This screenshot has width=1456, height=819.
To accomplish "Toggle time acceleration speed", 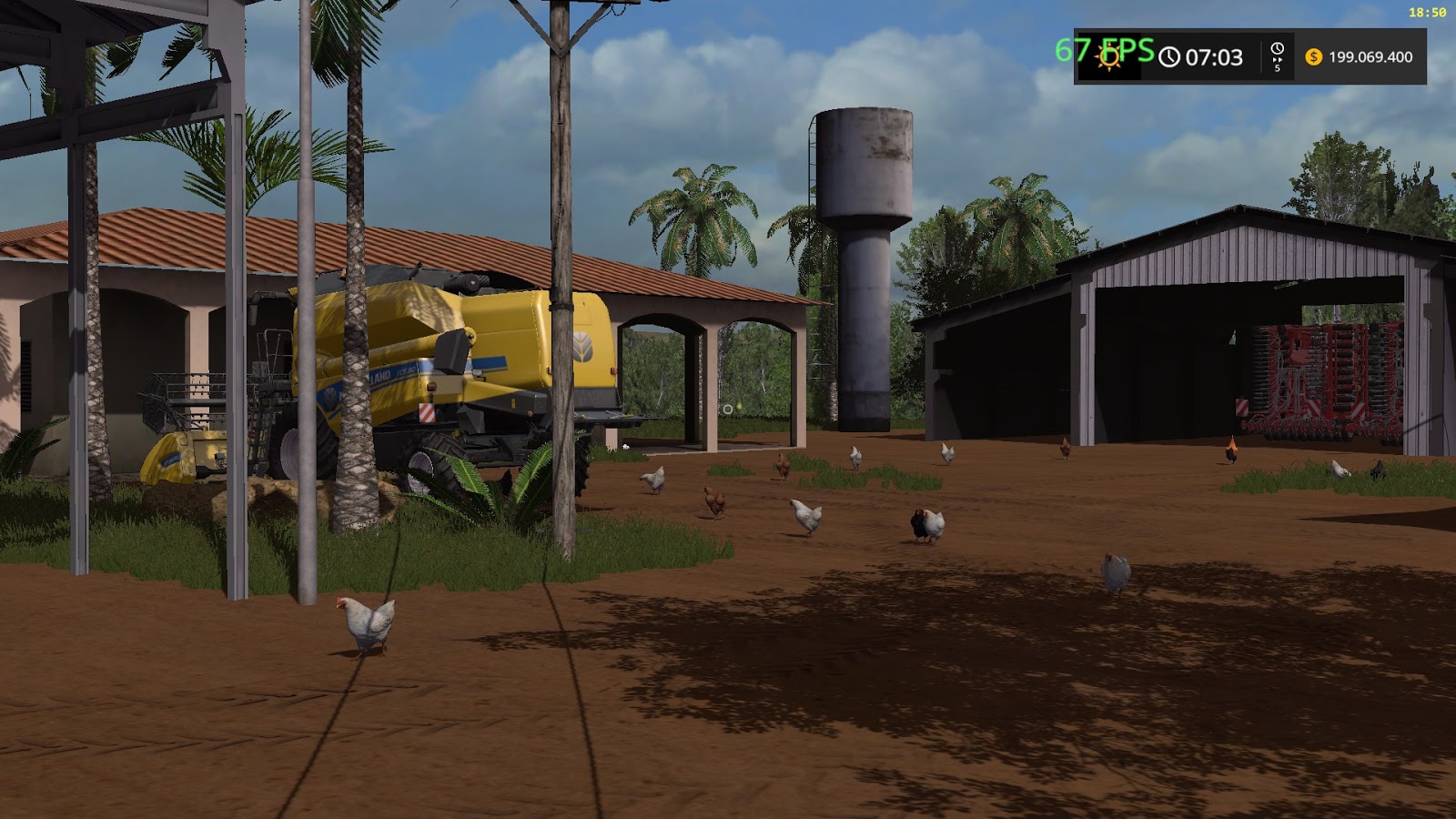I will 1276,57.
